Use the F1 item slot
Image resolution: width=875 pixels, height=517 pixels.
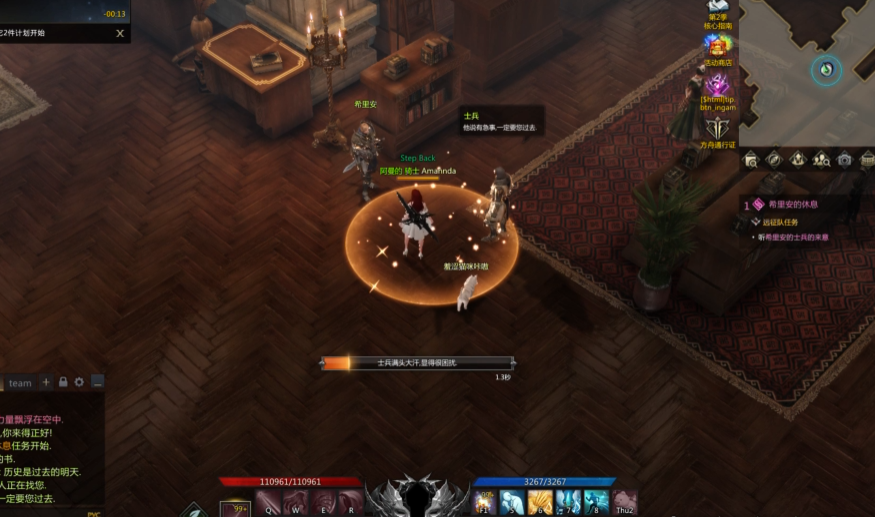(486, 503)
